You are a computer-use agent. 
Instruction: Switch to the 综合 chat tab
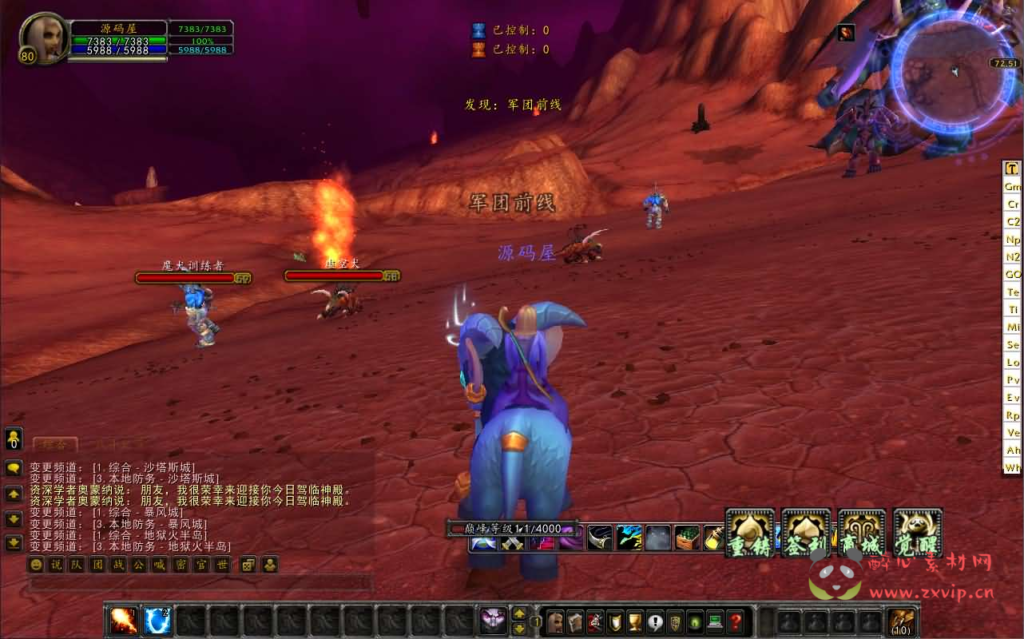54,444
